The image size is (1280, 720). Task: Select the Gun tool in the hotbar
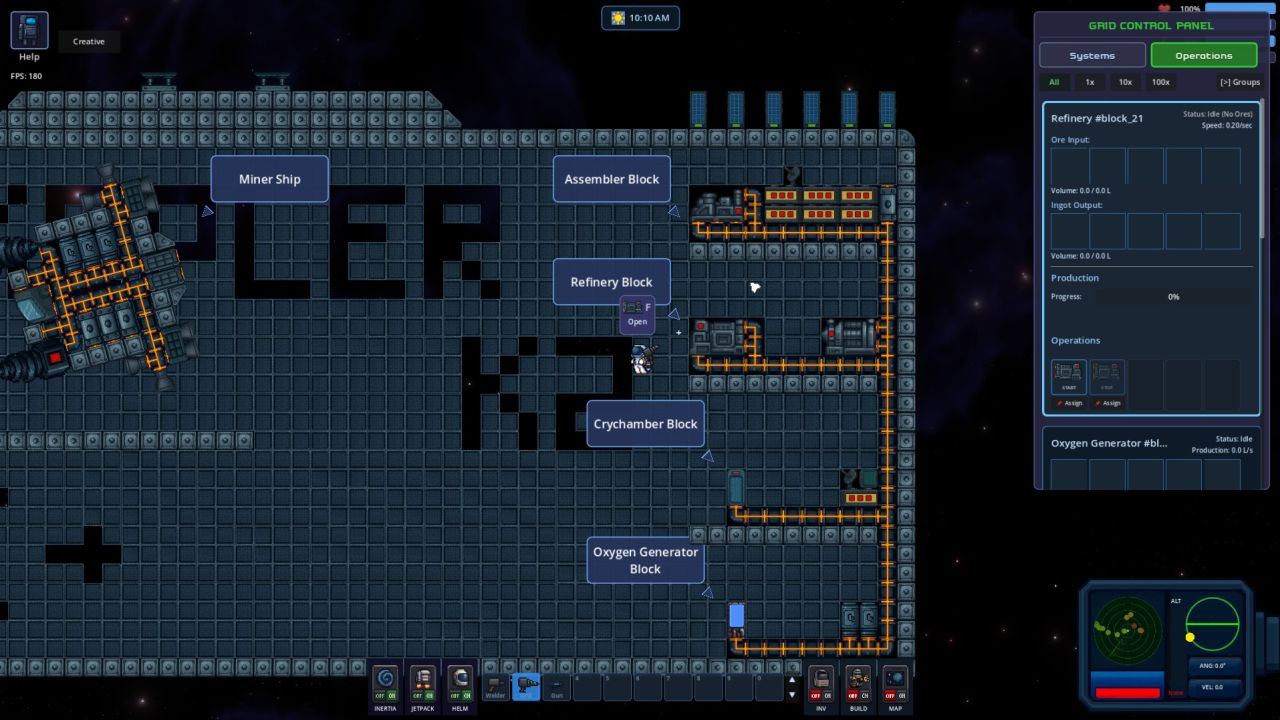[x=556, y=686]
